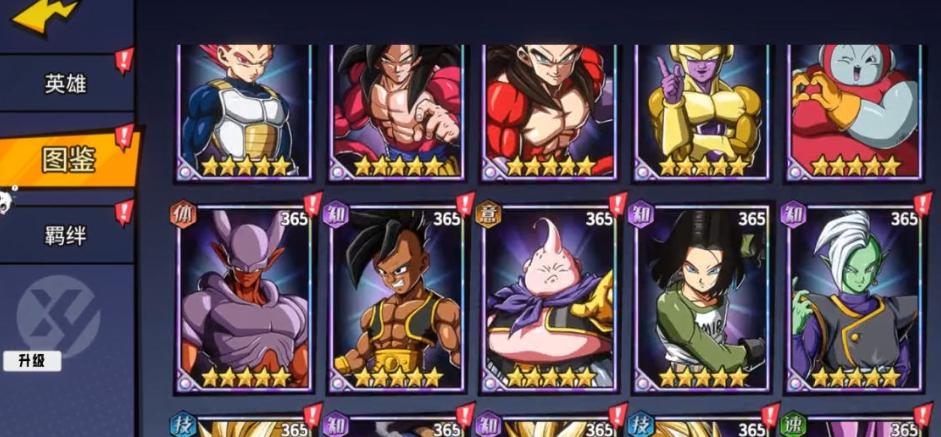The width and height of the screenshot is (941, 437).
Task: Select the Golden Frieza hero card
Action: [x=702, y=110]
